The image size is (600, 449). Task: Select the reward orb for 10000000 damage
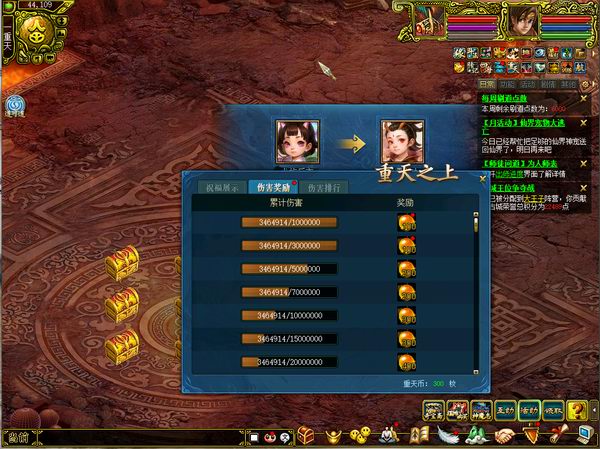coord(406,315)
